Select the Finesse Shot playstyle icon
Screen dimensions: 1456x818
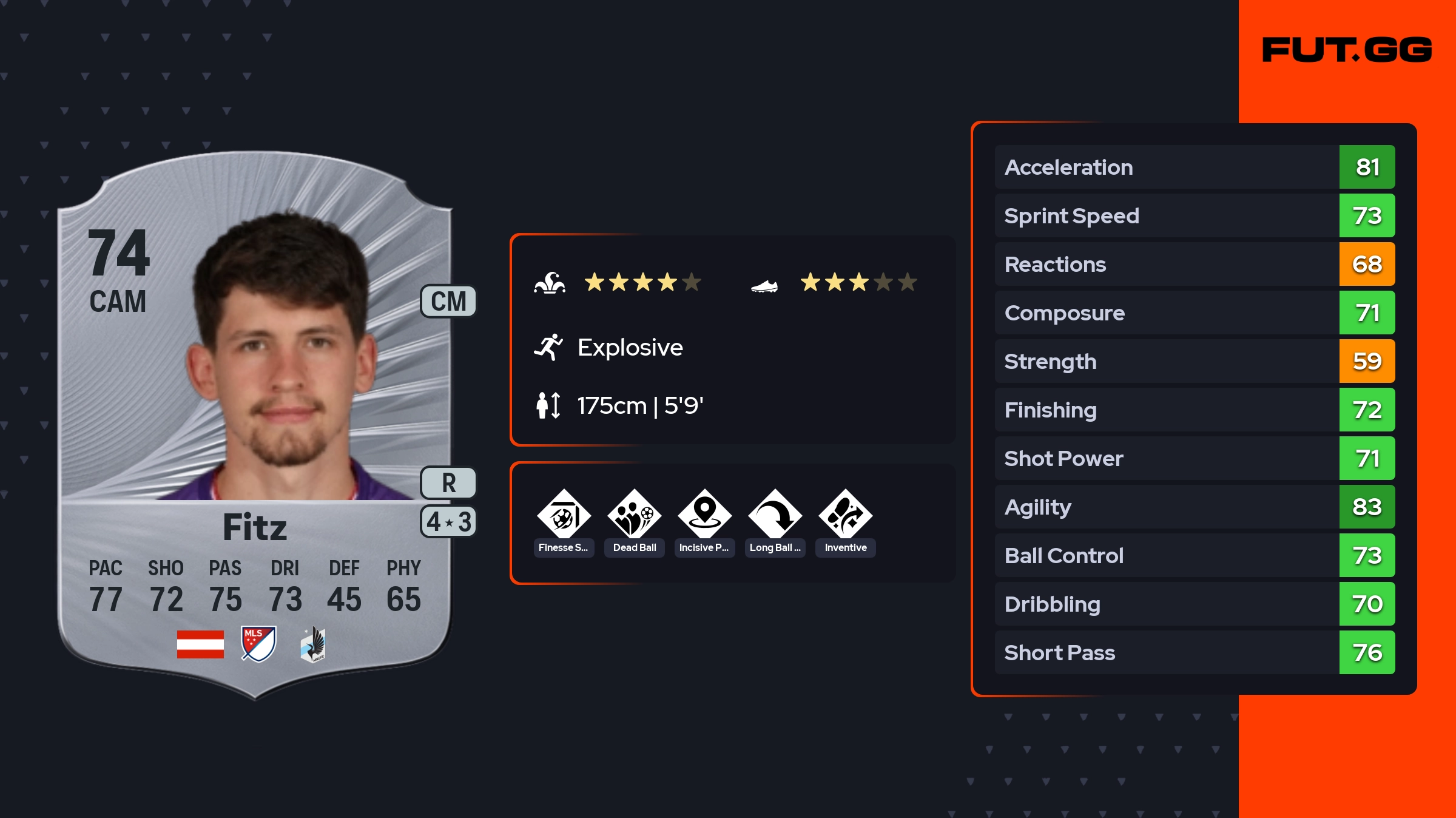[x=564, y=516]
